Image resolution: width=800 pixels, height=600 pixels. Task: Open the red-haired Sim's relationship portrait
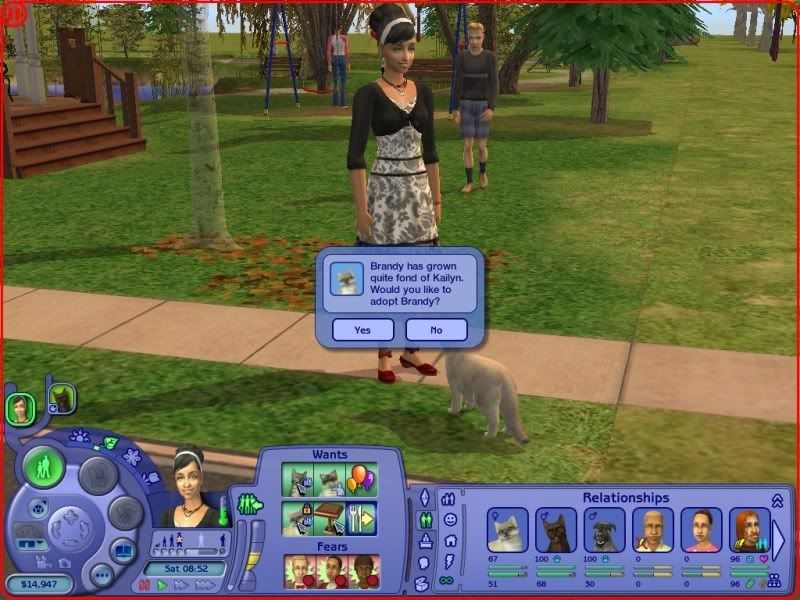coord(749,529)
